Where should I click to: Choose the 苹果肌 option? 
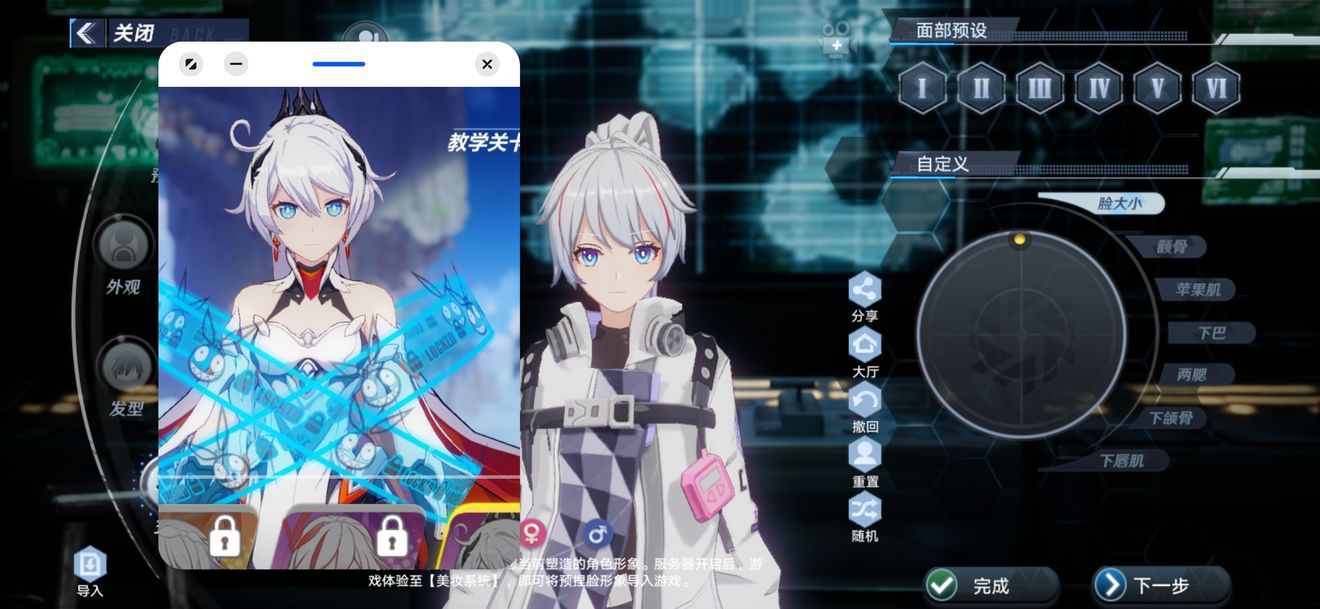coord(1197,290)
